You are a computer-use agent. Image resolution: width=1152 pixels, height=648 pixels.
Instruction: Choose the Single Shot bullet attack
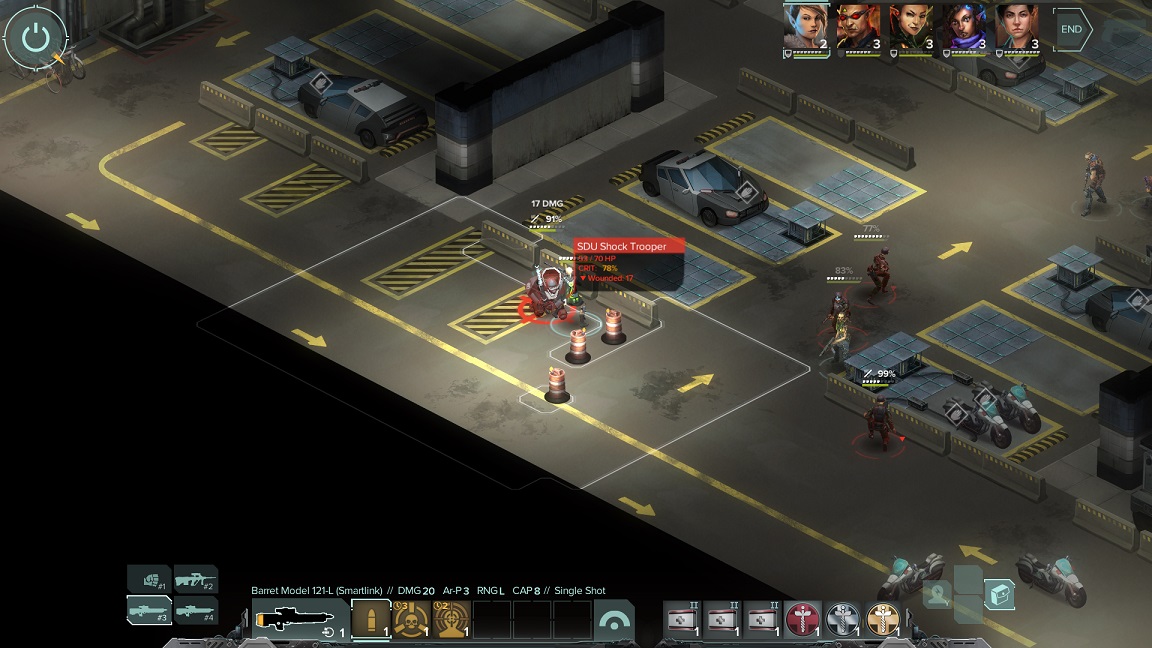pyautogui.click(x=371, y=620)
